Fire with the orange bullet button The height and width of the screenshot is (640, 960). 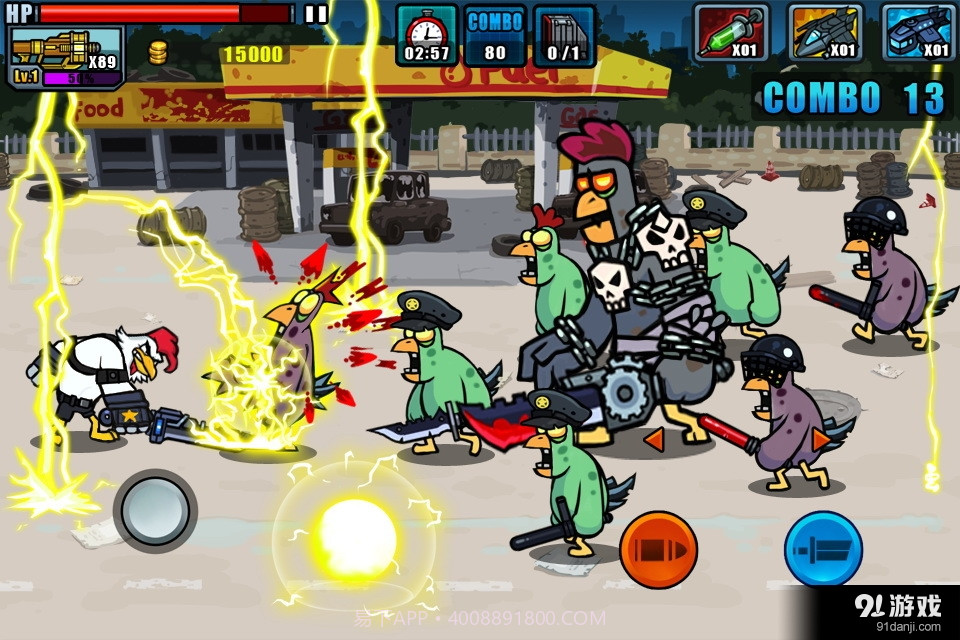click(658, 549)
